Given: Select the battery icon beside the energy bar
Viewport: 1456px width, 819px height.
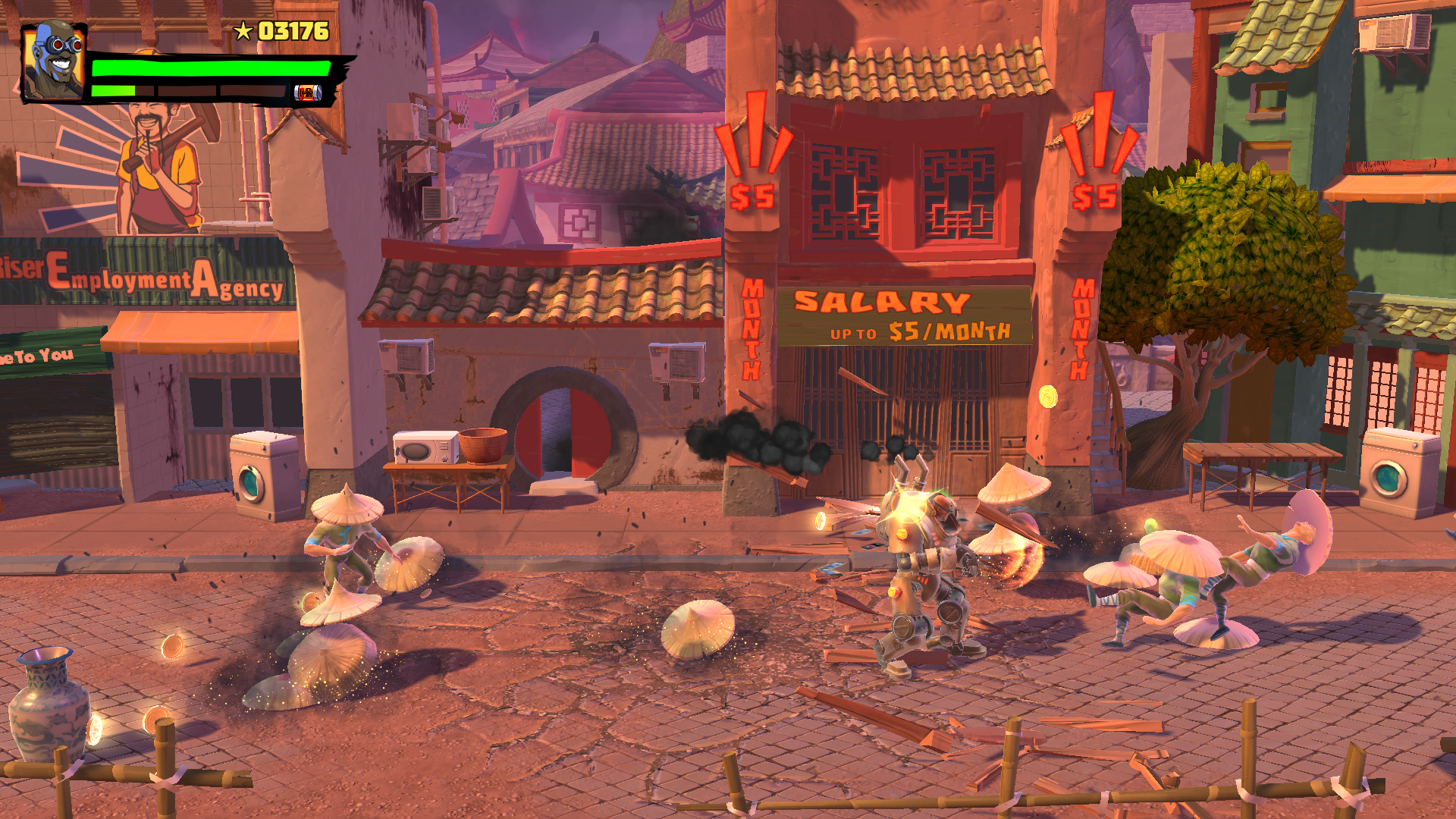Looking at the screenshot, I should click(308, 93).
